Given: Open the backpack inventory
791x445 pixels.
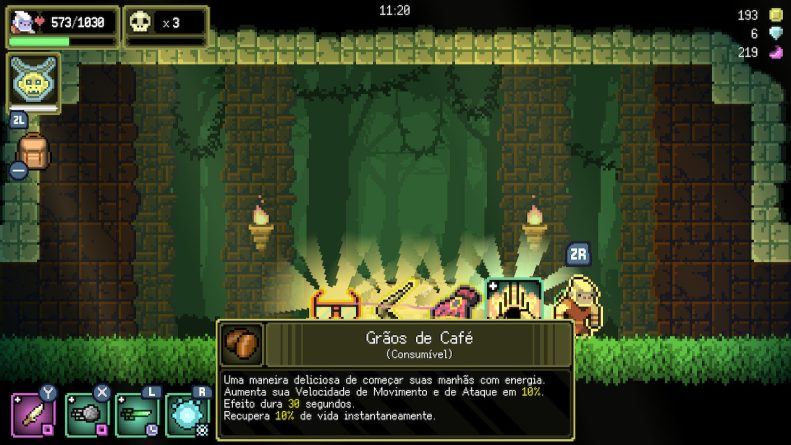Looking at the screenshot, I should (34, 153).
